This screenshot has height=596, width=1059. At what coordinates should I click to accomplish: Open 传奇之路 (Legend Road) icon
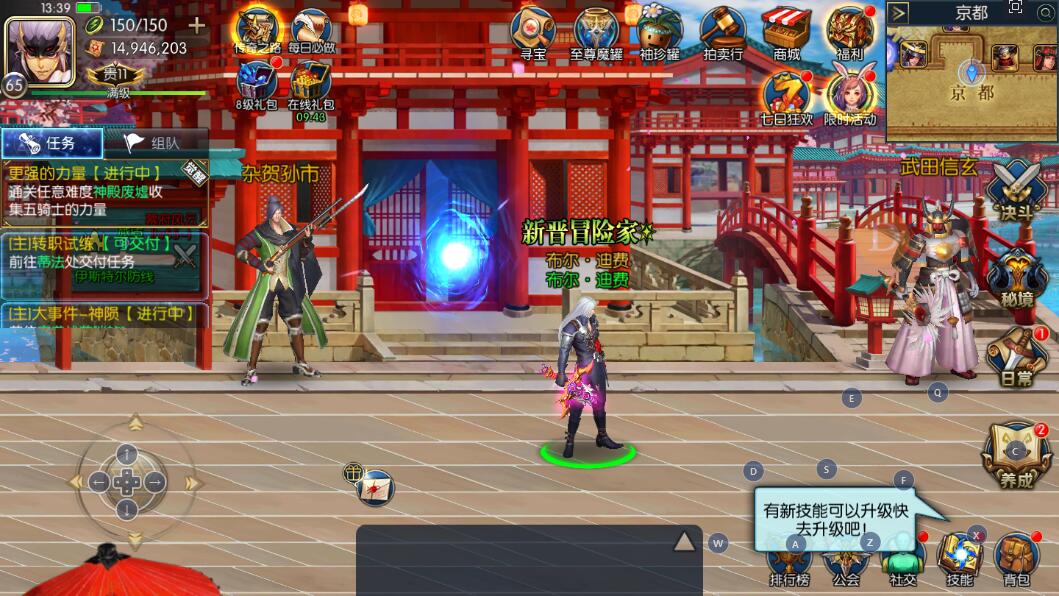click(x=258, y=31)
